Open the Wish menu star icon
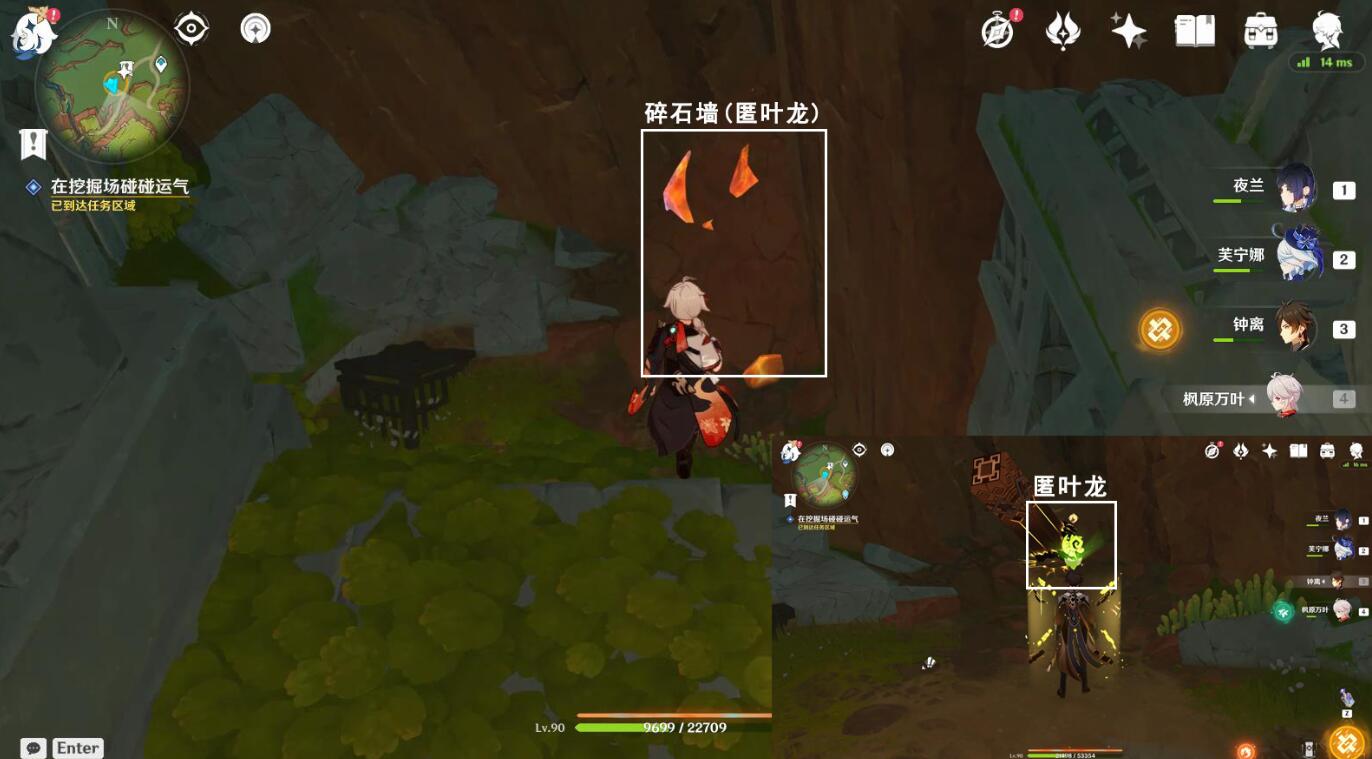Image resolution: width=1372 pixels, height=759 pixels. coord(1128,31)
